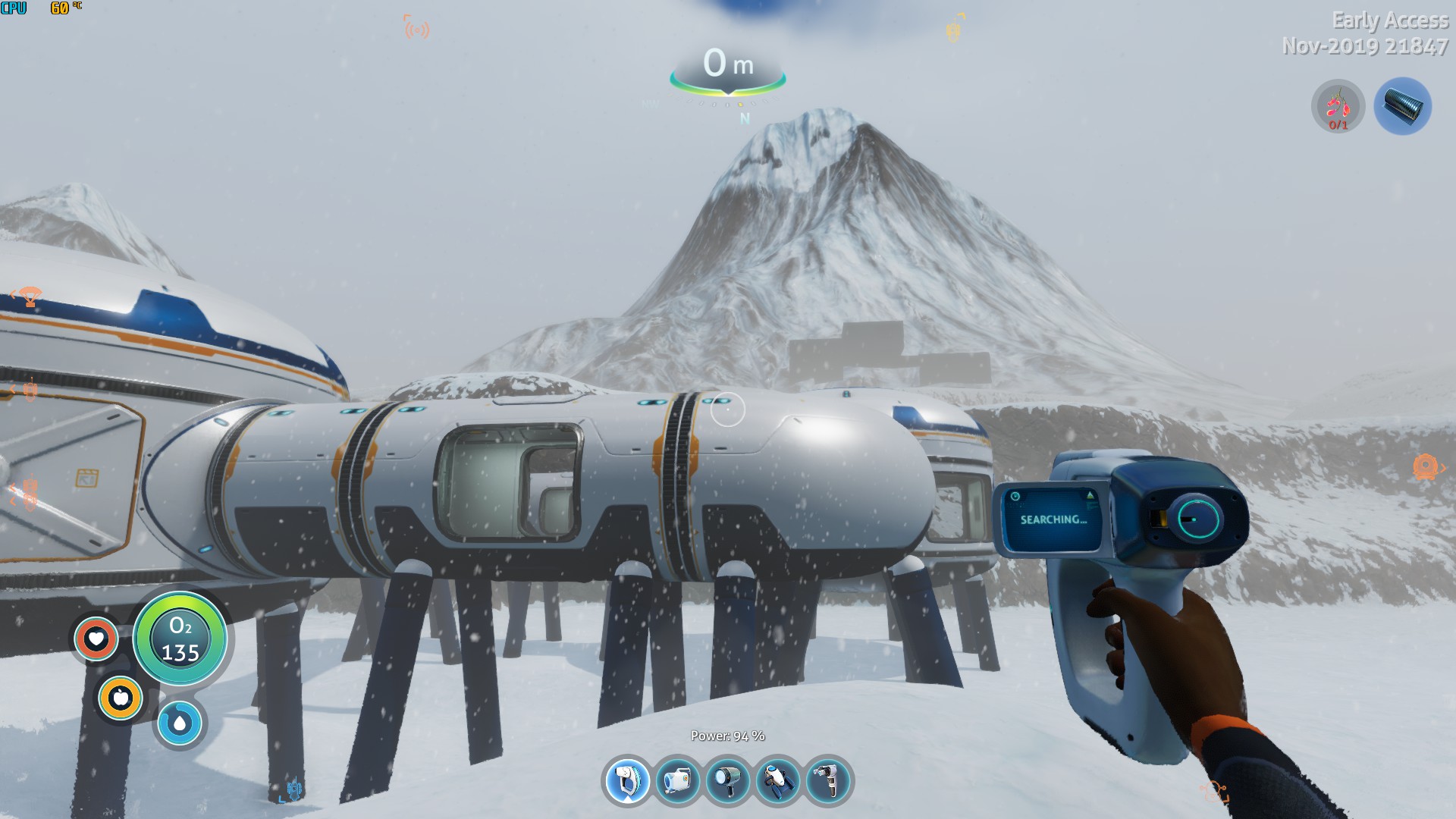This screenshot has height=819, width=1456.
Task: Select the last handheld tool hotbar slot
Action: [x=827, y=781]
